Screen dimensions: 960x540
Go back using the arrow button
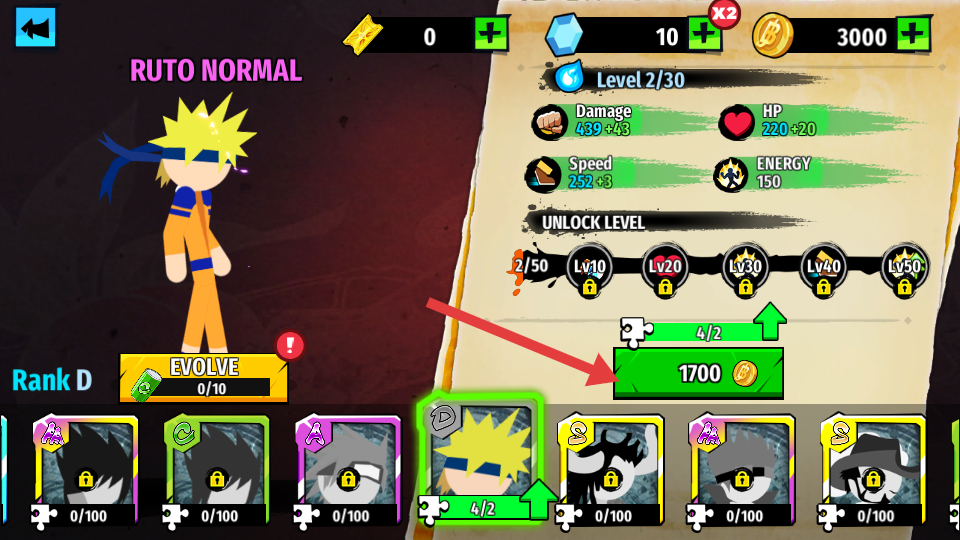coord(35,28)
